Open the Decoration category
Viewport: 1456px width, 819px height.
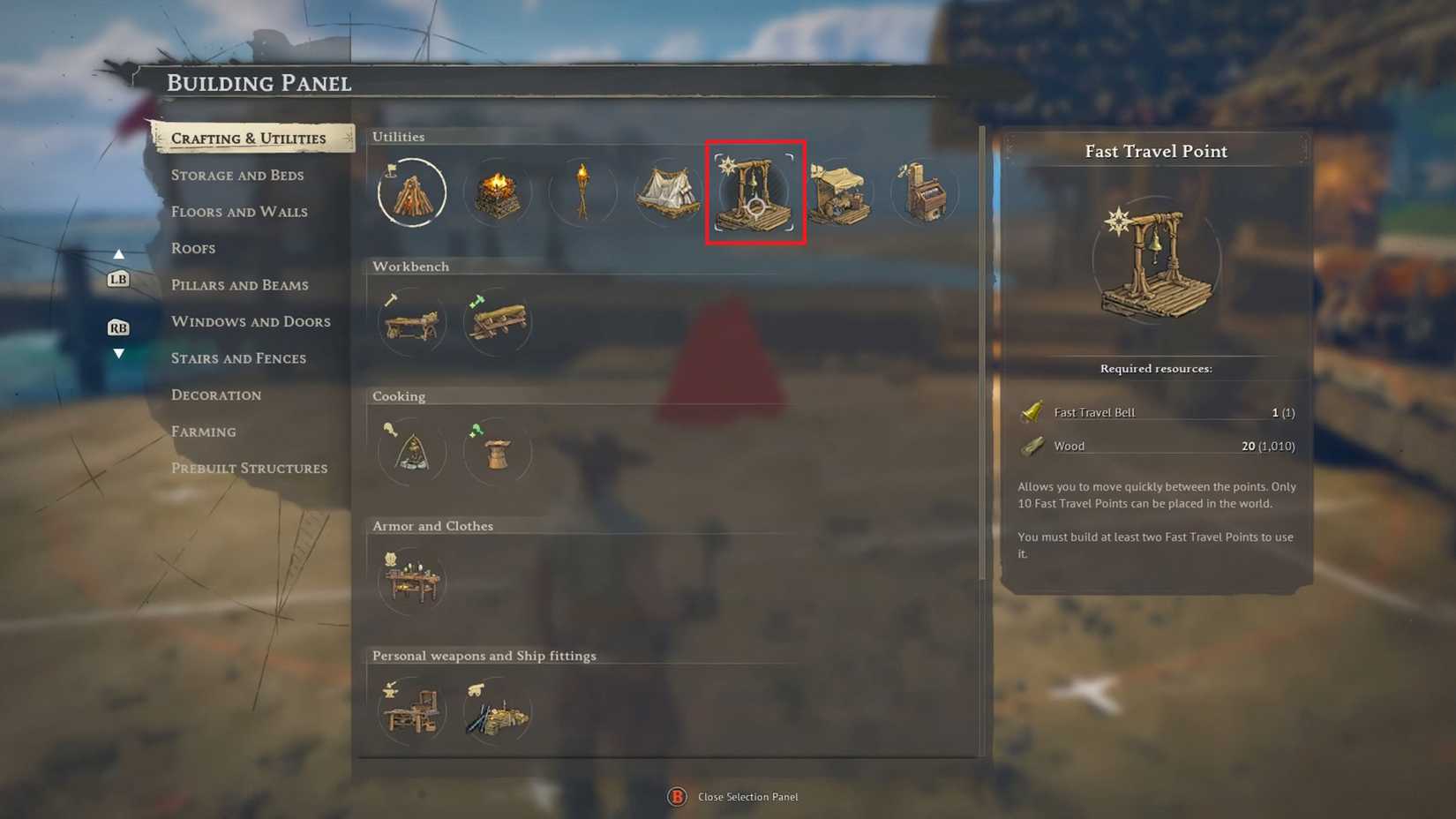[x=215, y=394]
